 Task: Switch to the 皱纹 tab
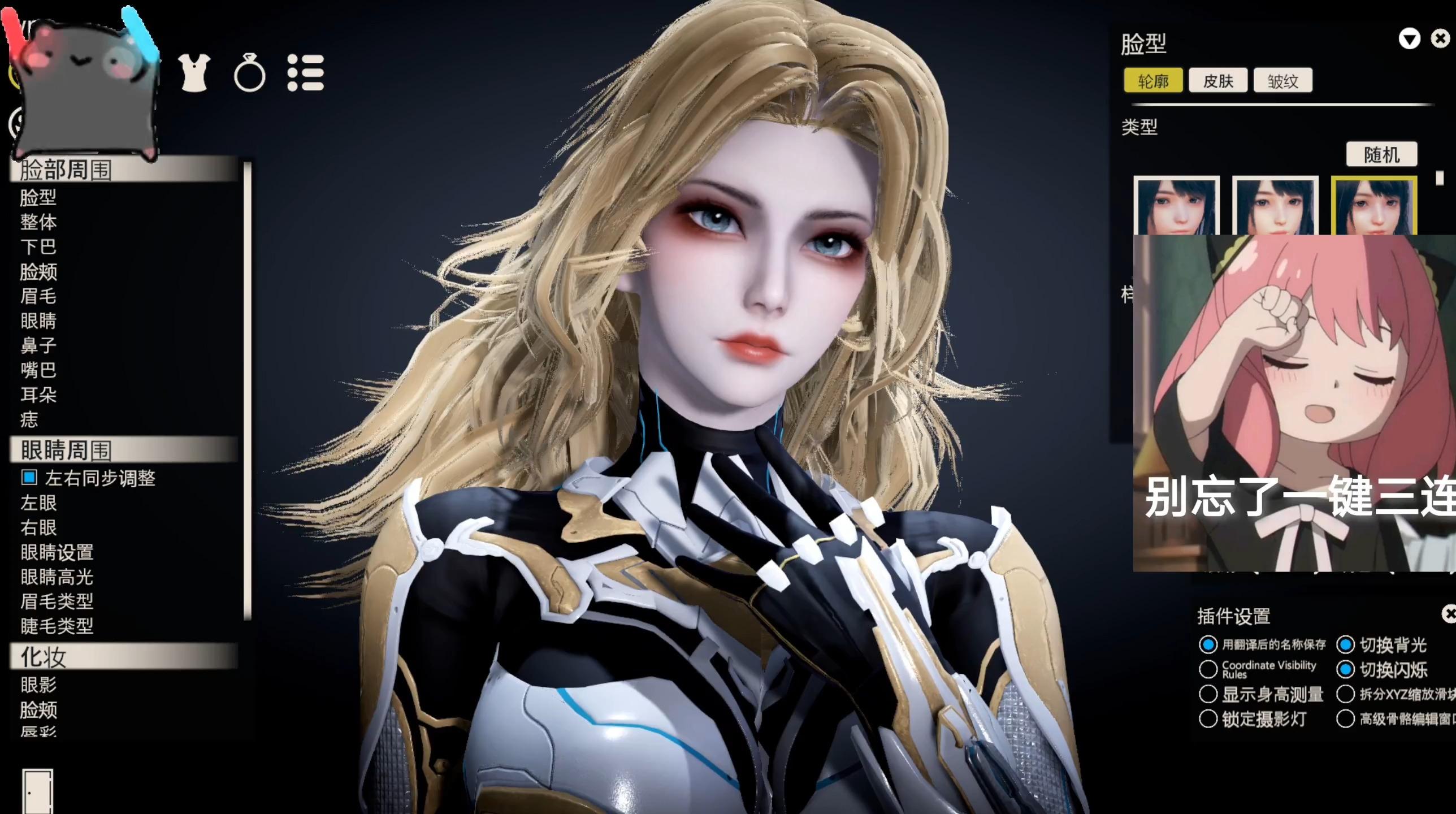[1283, 80]
